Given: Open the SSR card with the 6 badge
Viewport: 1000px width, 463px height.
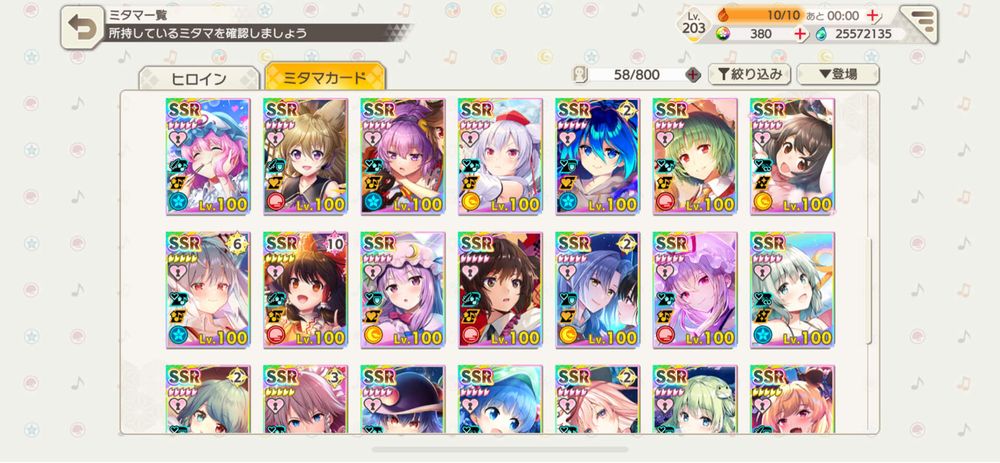Looking at the screenshot, I should [207, 290].
